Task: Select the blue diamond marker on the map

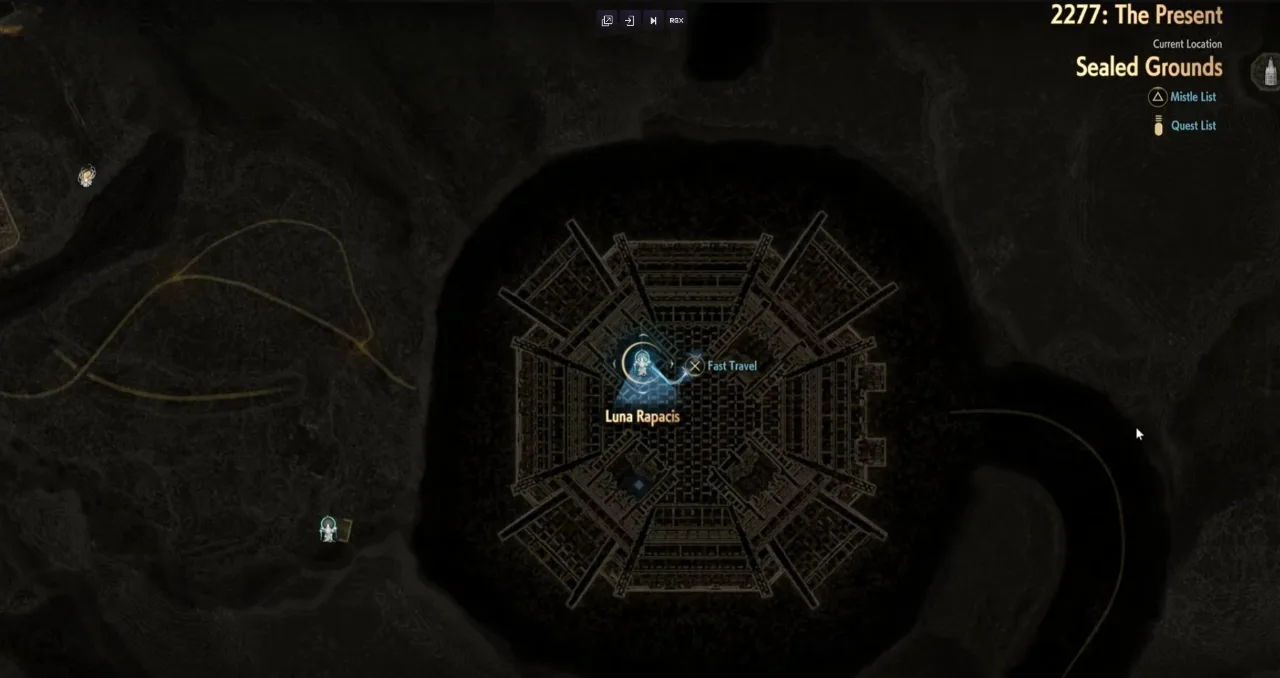Action: coord(638,485)
